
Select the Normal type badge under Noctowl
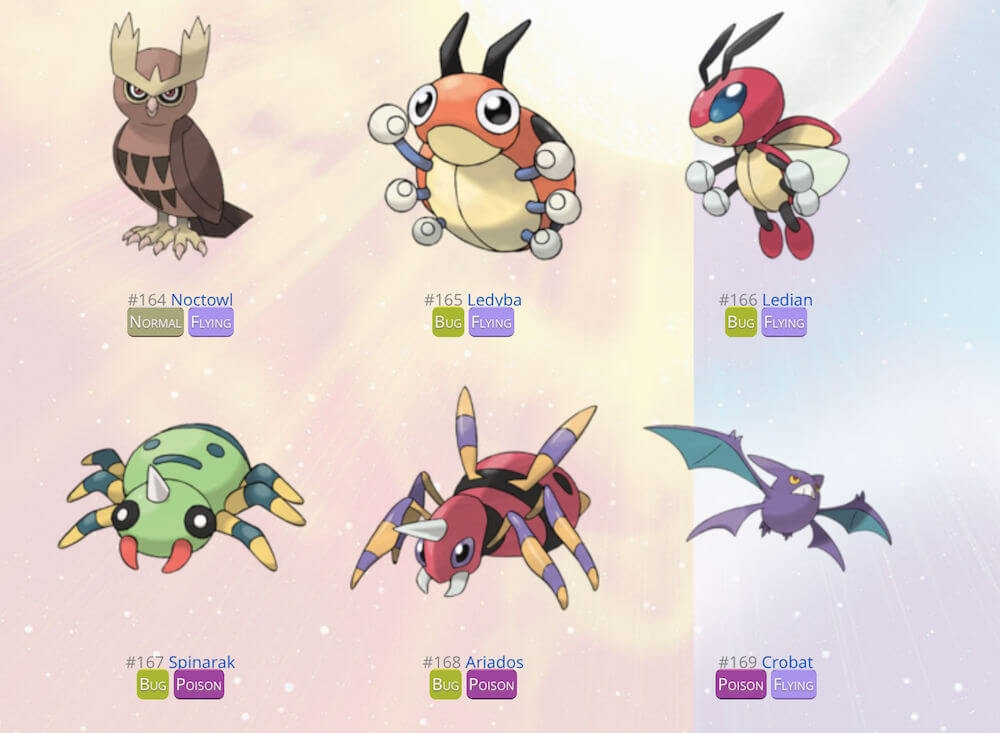pos(156,322)
